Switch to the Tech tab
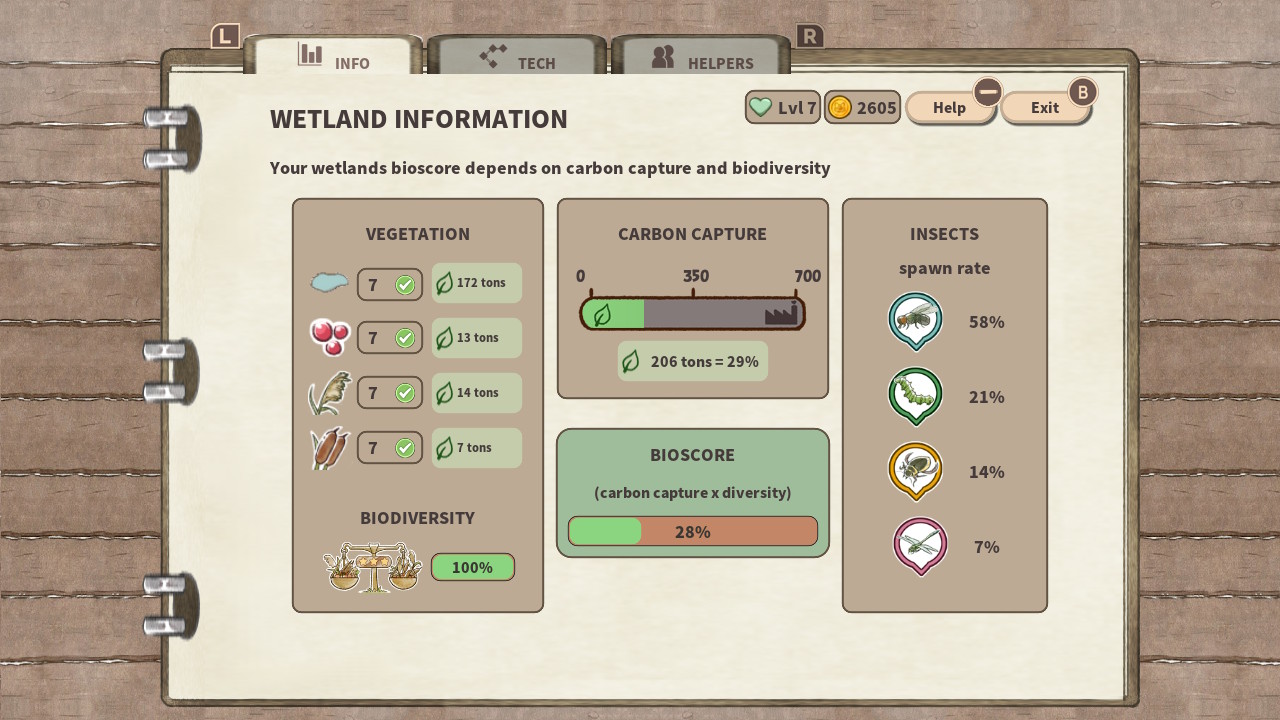This screenshot has width=1280, height=720. (517, 59)
